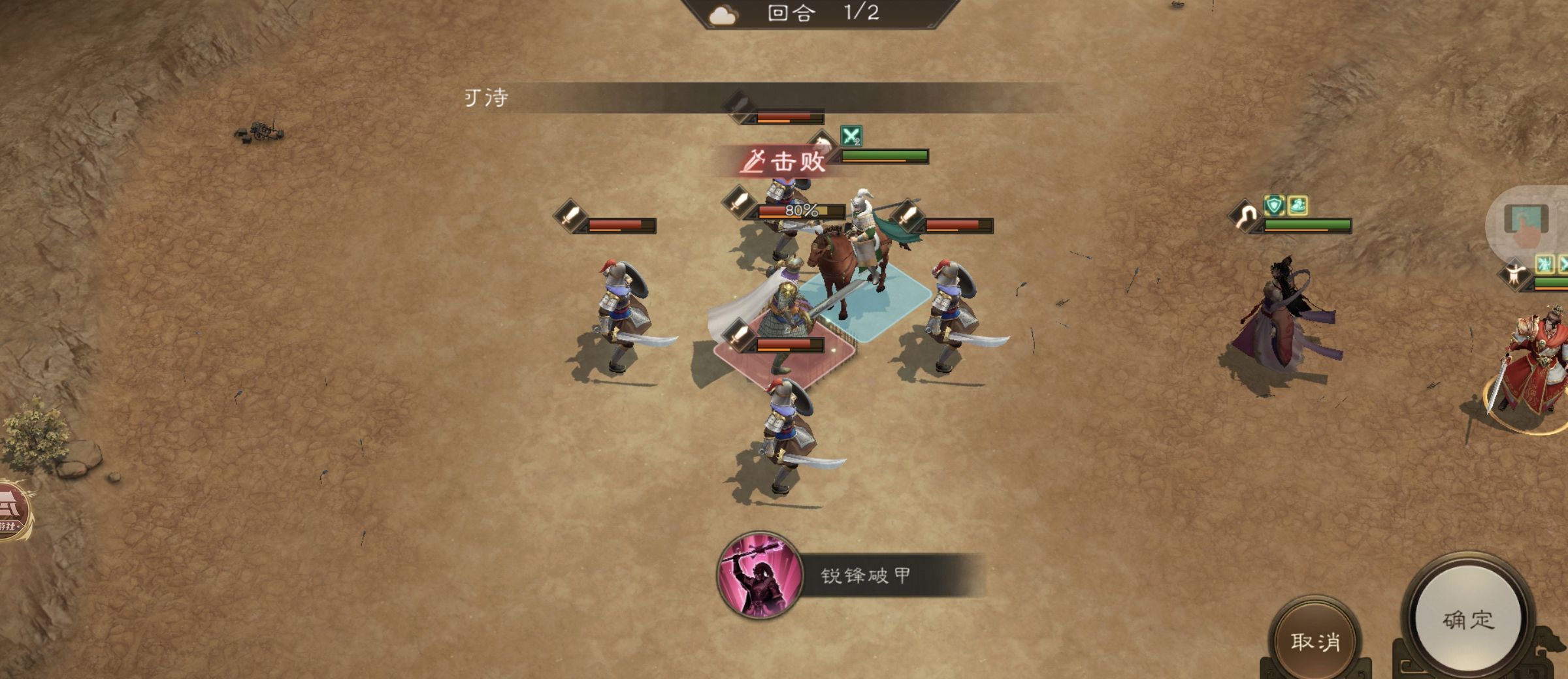This screenshot has height=679, width=1568.
Task: Select the crossed-swords x2 buff icon
Action: 851,136
